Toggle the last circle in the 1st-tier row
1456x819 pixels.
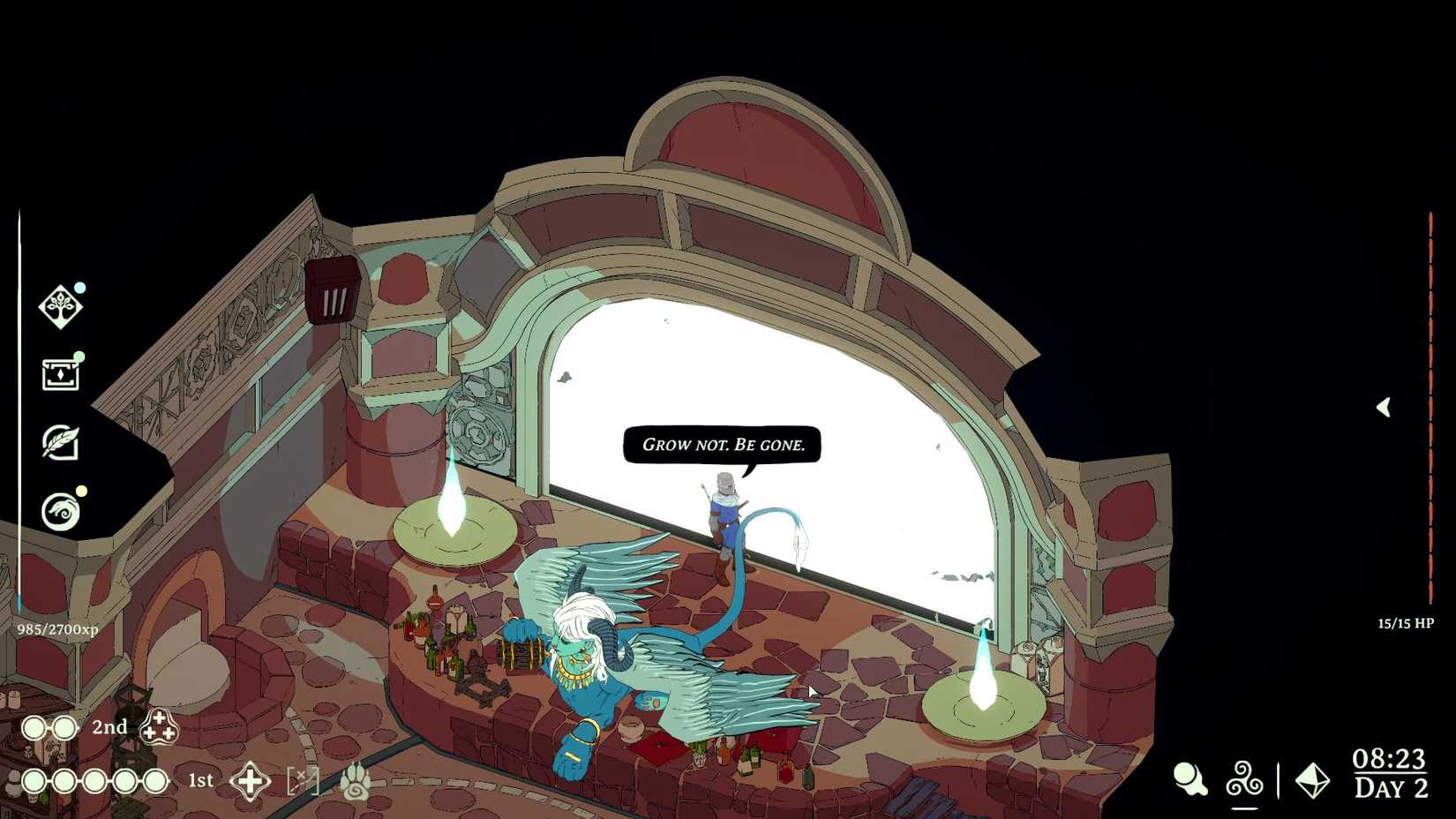155,781
